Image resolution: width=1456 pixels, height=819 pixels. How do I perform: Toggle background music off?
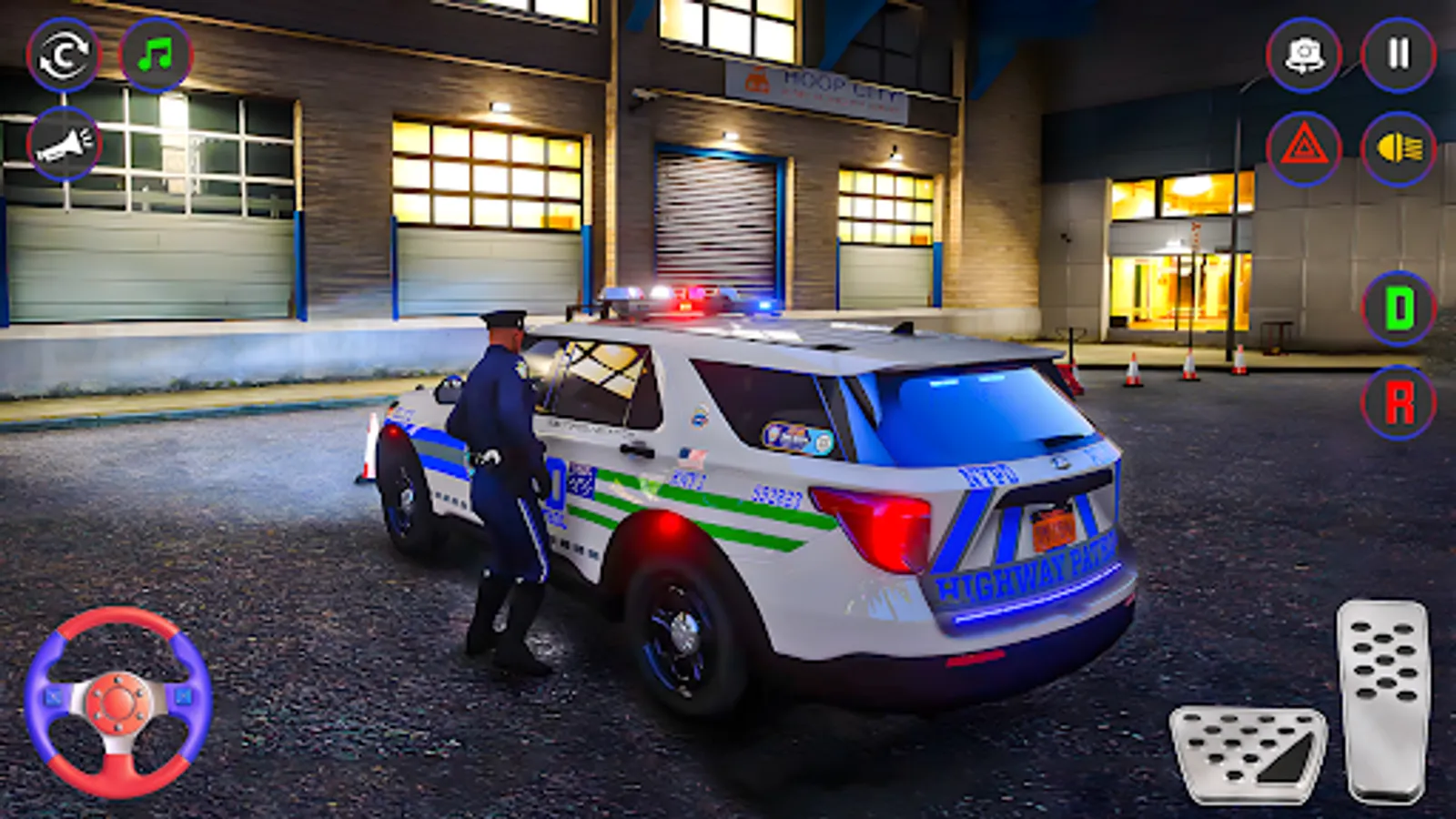155,56
